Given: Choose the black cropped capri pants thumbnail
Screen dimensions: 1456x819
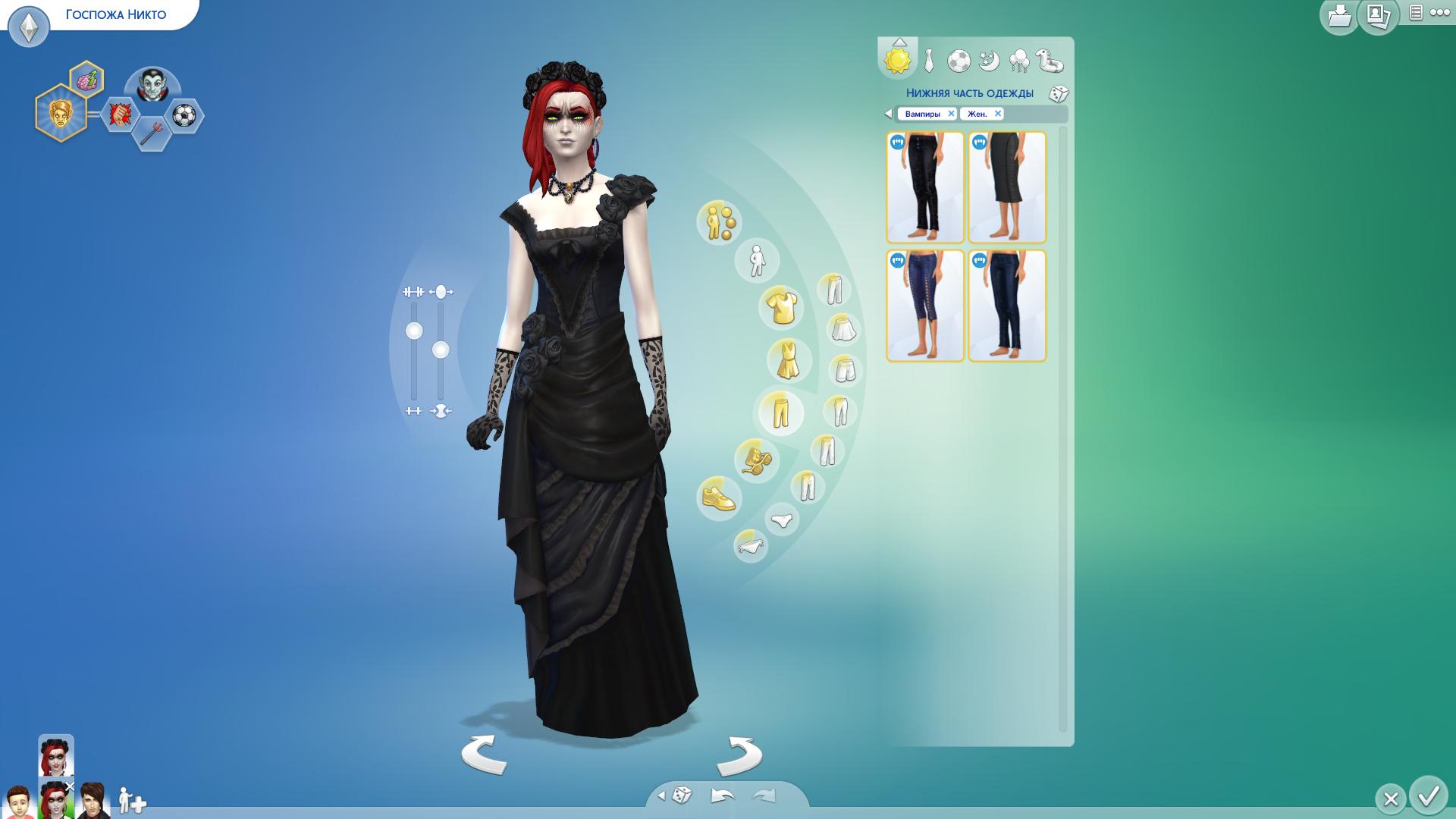Looking at the screenshot, I should (x=1007, y=187).
